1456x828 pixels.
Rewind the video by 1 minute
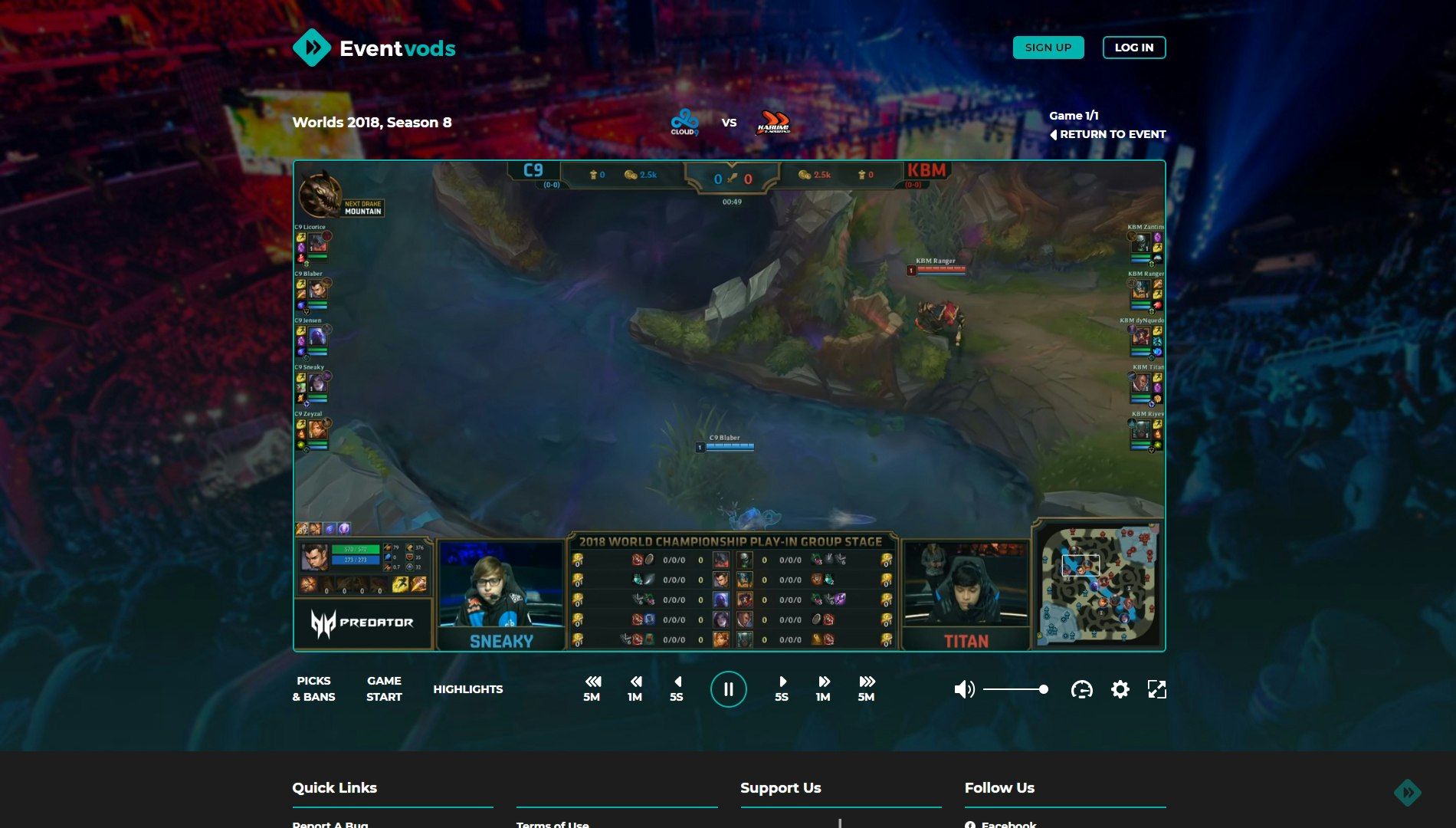[635, 689]
